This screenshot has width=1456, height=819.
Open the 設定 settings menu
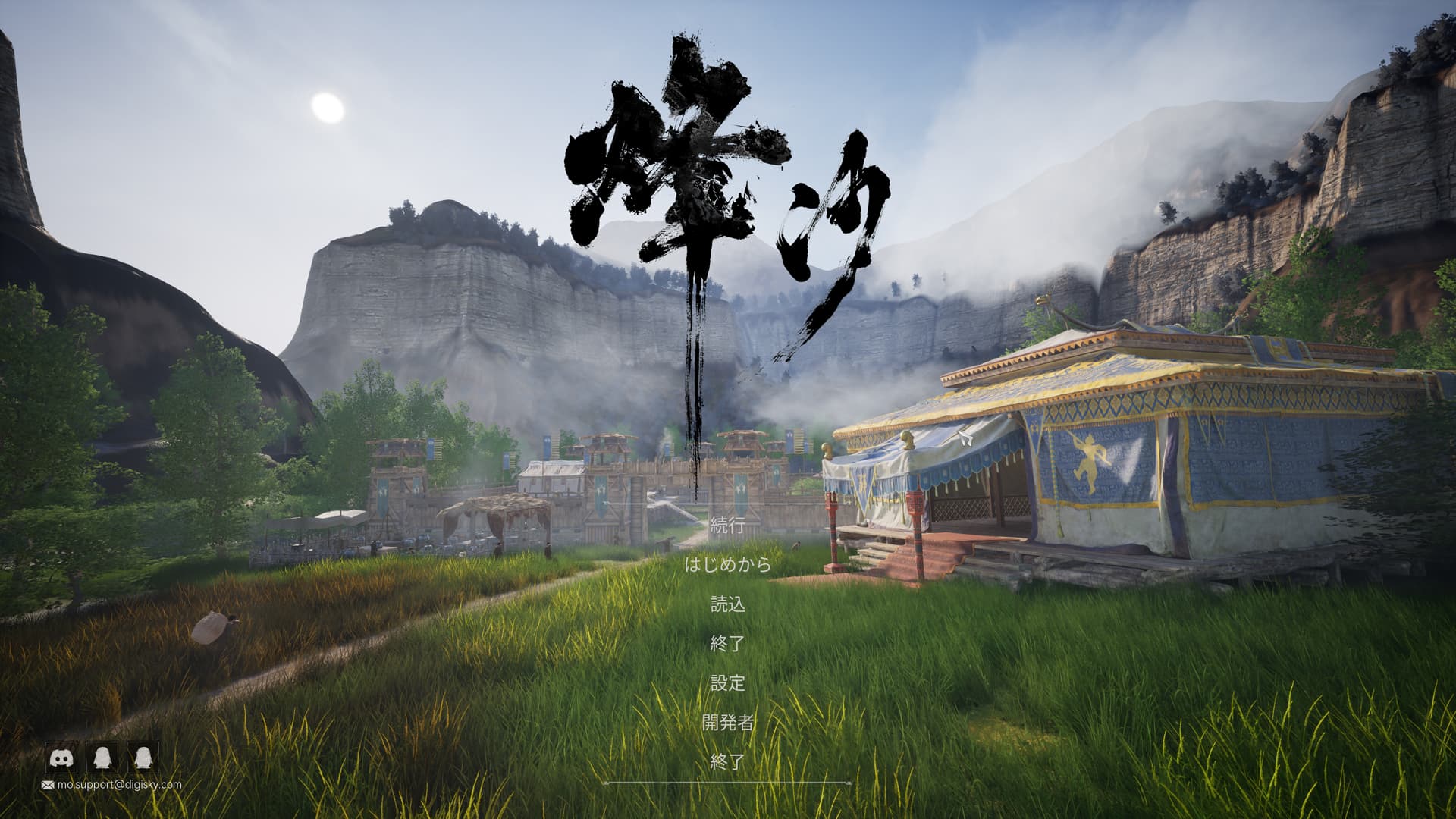727,683
